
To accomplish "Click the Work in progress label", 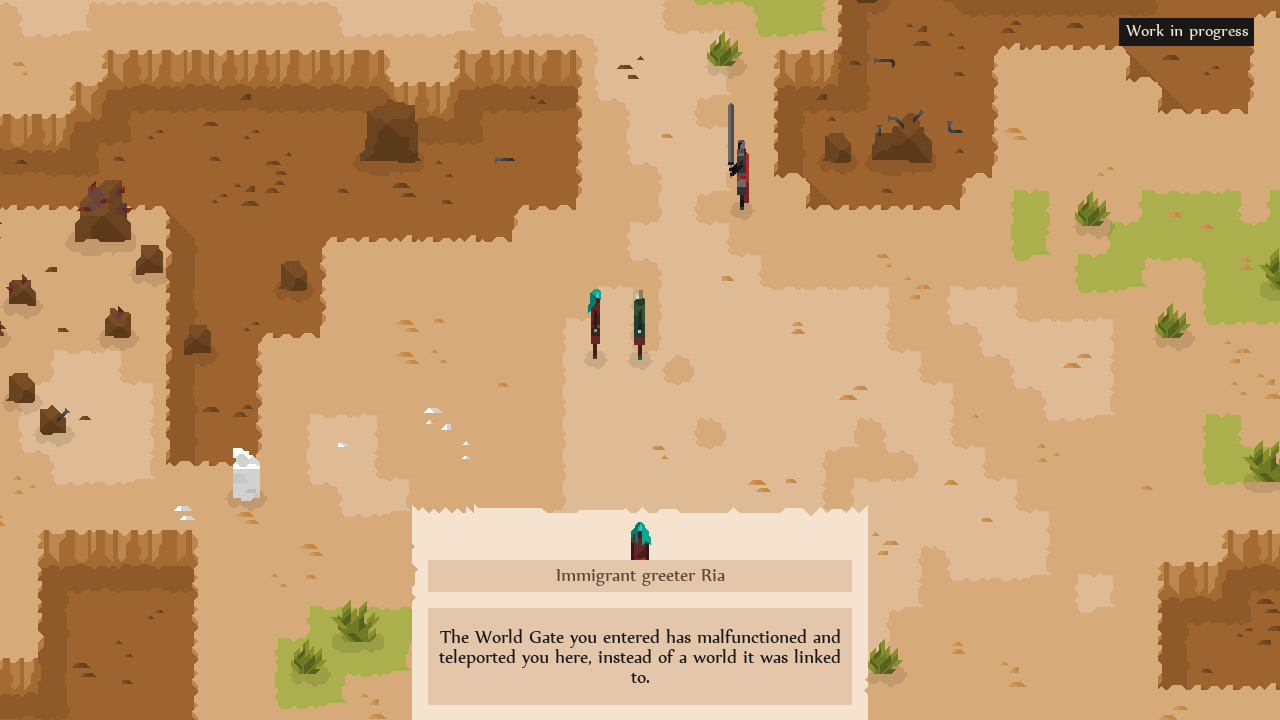I will click(x=1186, y=31).
